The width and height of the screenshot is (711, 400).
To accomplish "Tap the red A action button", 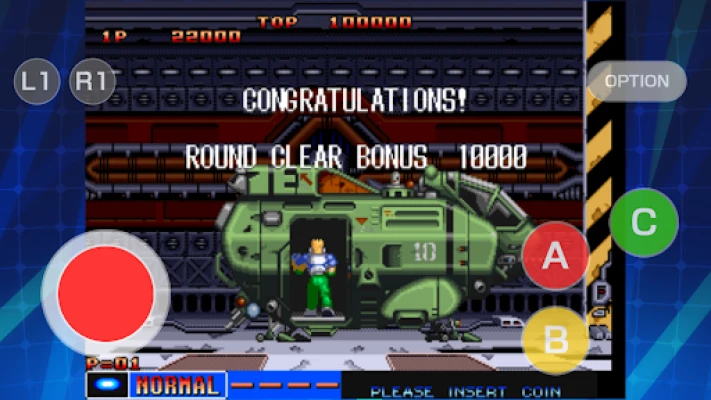I will point(555,257).
